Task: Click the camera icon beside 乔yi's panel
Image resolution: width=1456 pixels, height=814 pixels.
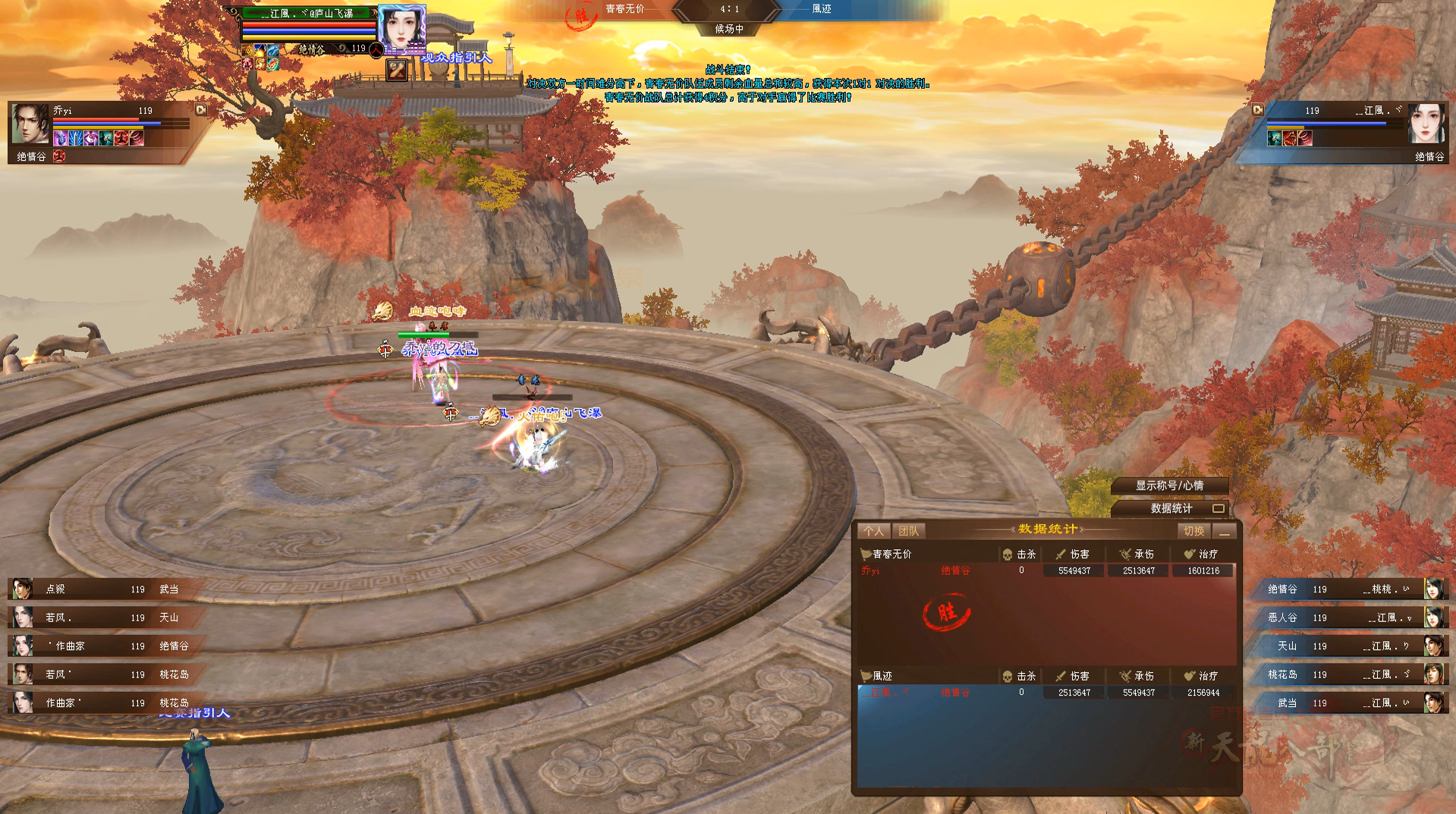Action: 200,110
